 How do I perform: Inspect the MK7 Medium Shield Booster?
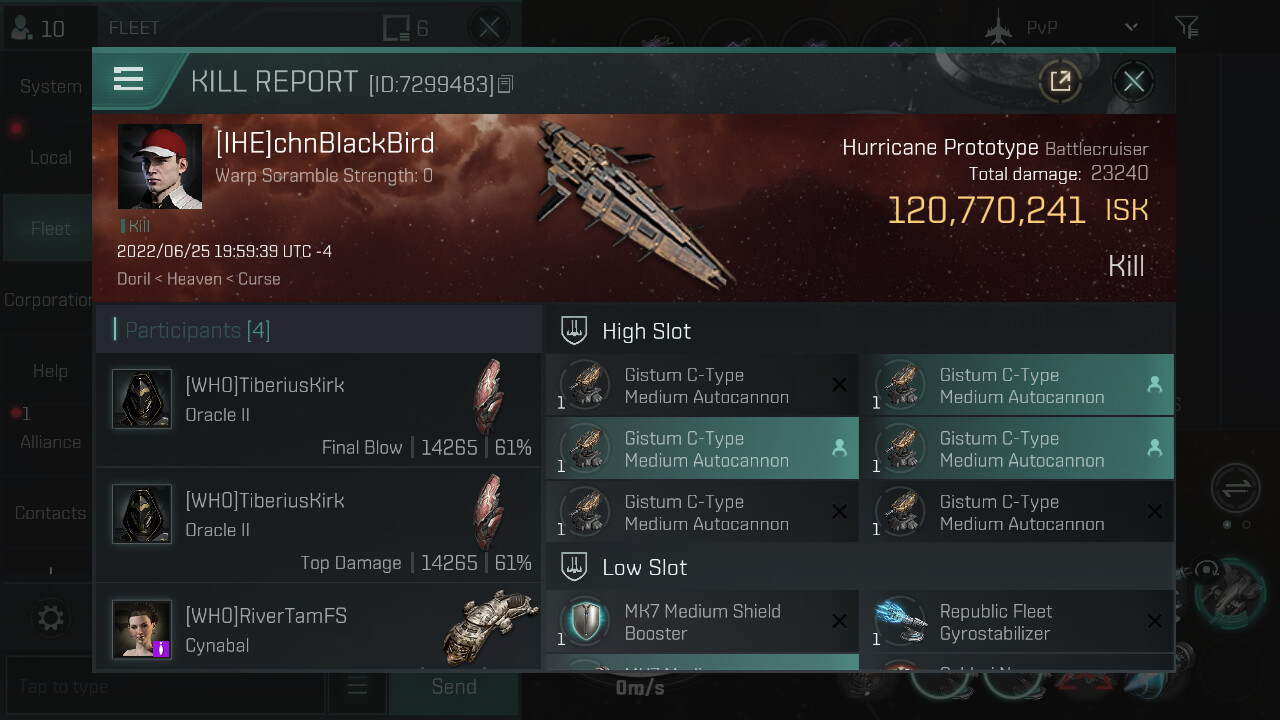tap(702, 622)
